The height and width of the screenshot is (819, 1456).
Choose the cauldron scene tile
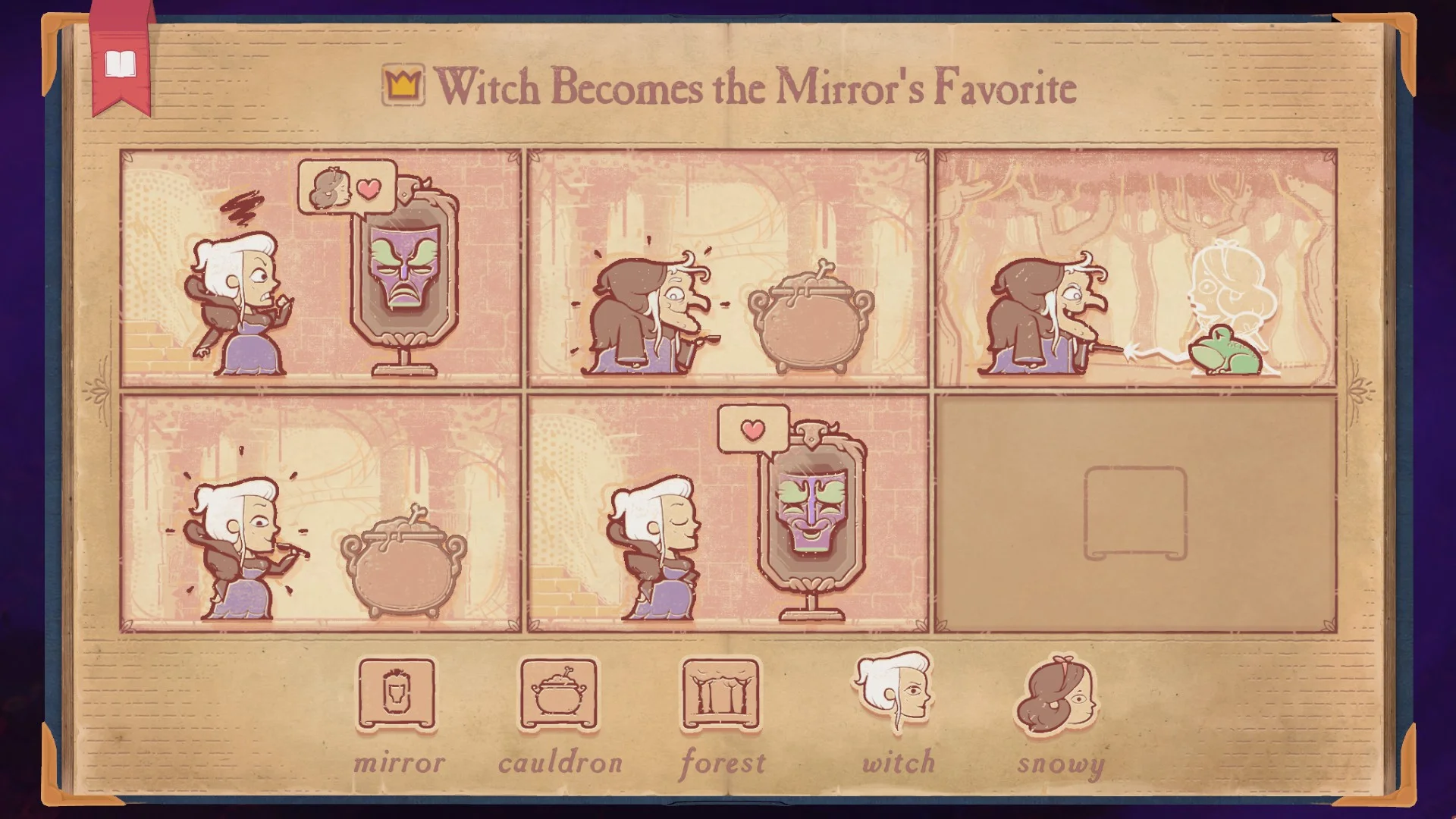[559, 695]
